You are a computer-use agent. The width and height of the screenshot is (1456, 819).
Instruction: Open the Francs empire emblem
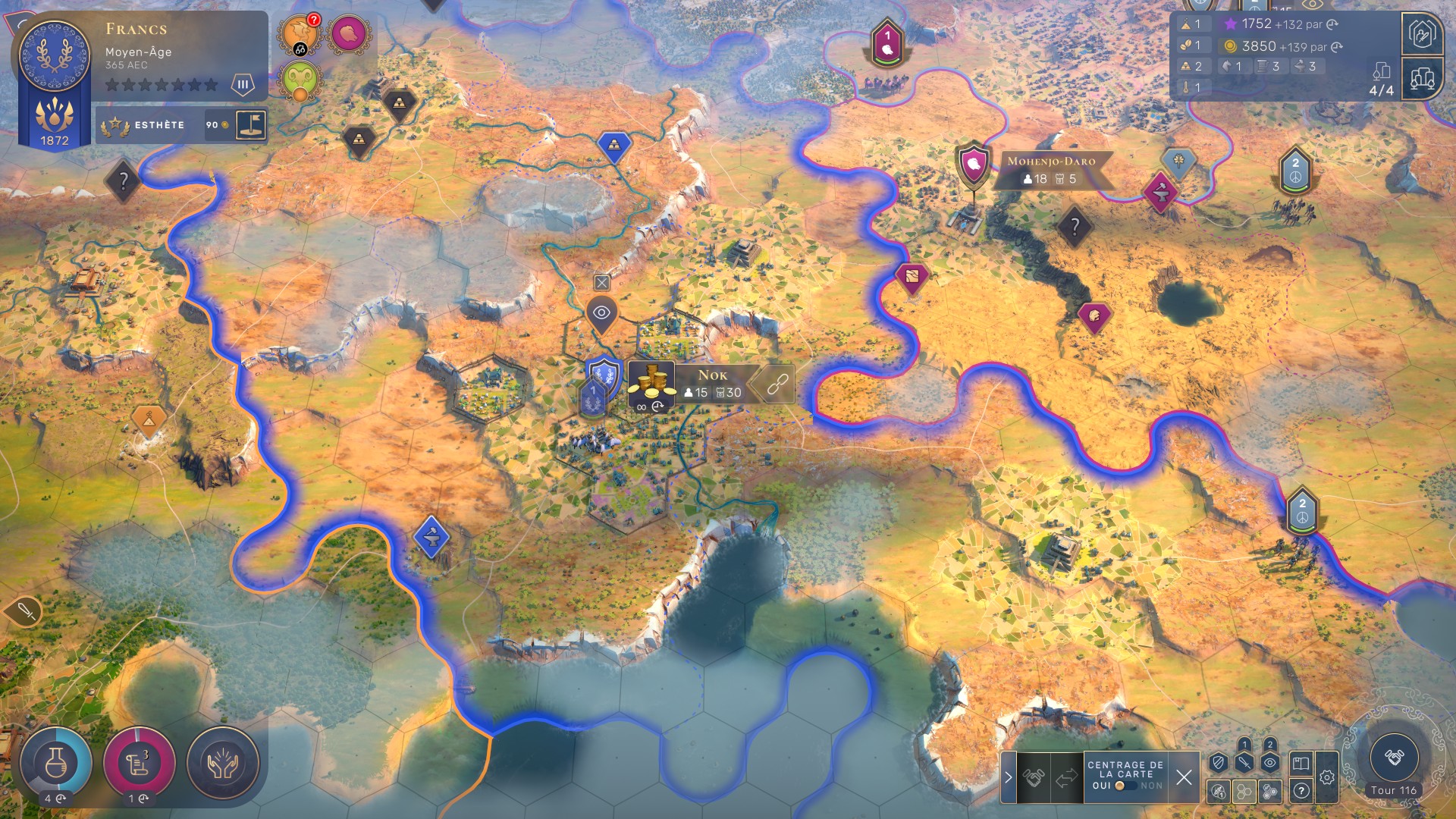[x=54, y=55]
